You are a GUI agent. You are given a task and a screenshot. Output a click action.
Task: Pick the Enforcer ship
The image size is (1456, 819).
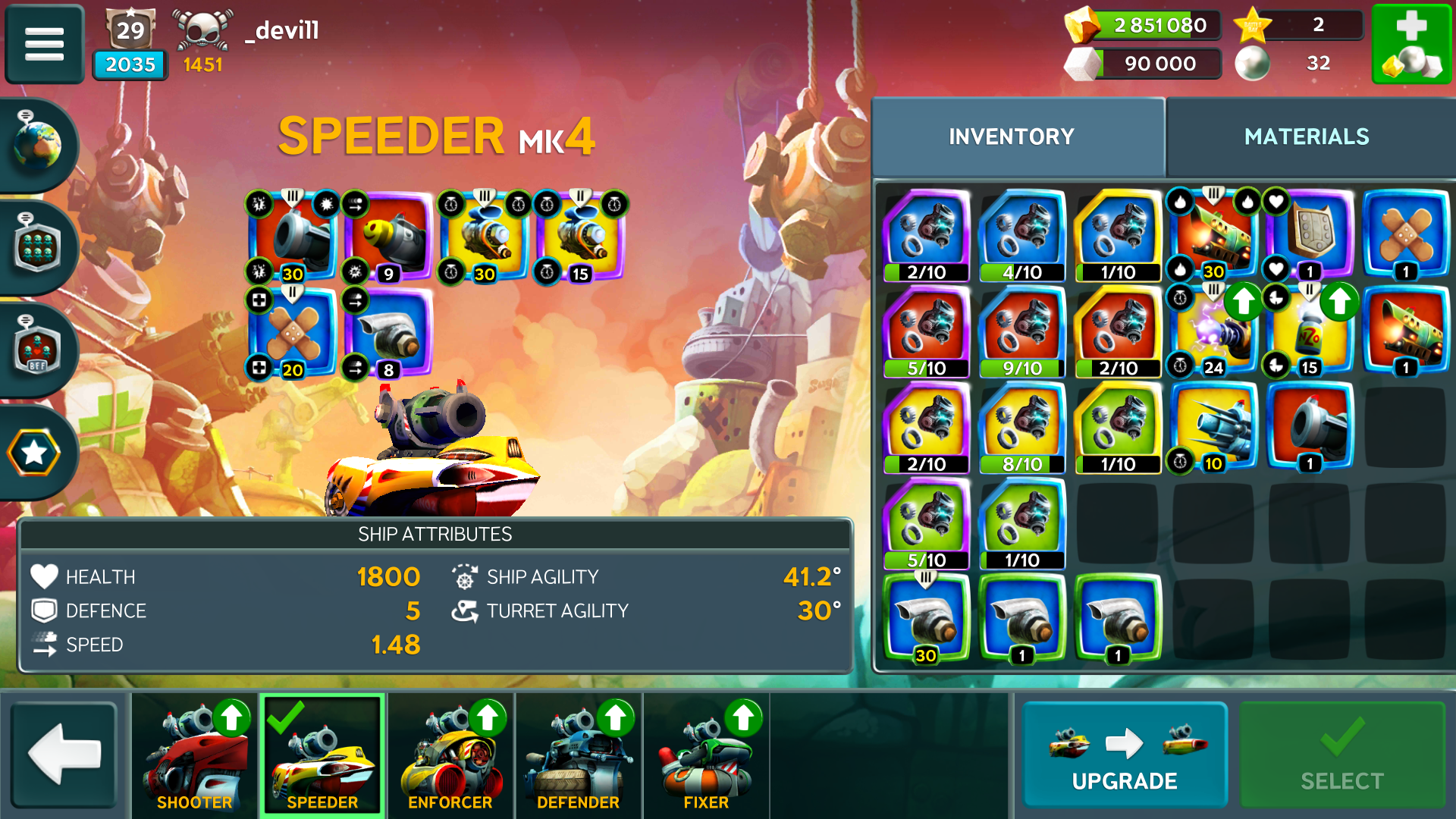point(450,755)
